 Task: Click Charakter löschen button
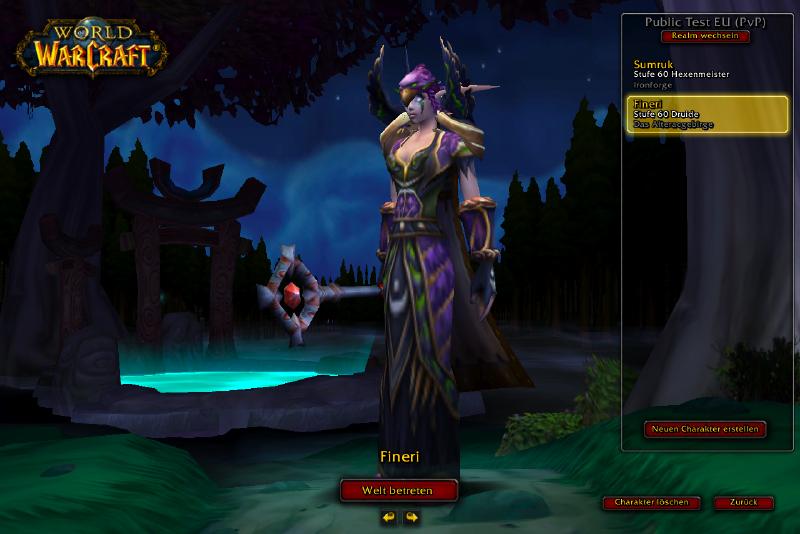tap(651, 502)
